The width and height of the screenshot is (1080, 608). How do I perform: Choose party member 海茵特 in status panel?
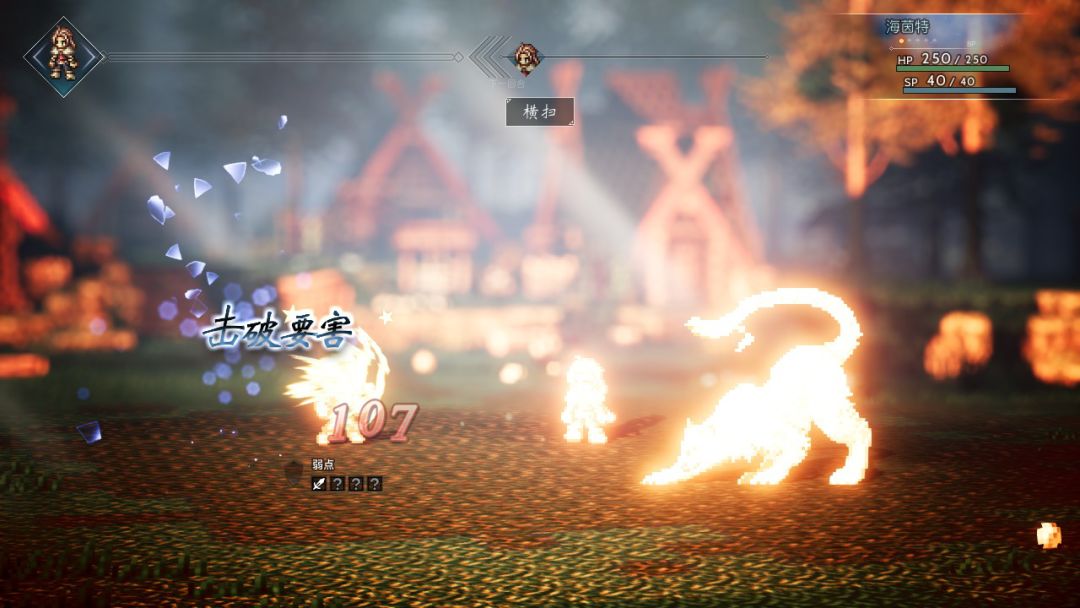(907, 27)
